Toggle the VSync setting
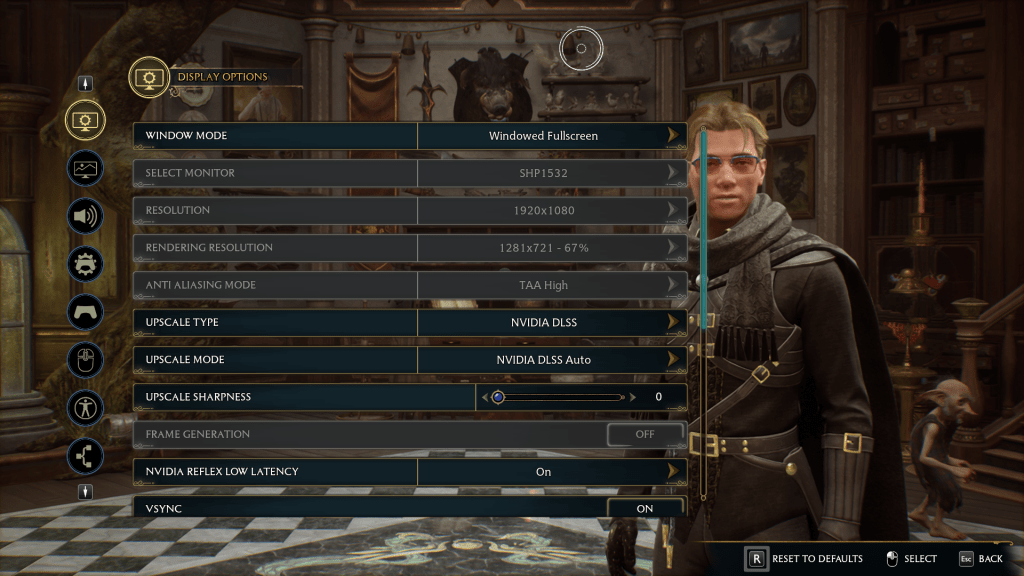 pos(645,508)
